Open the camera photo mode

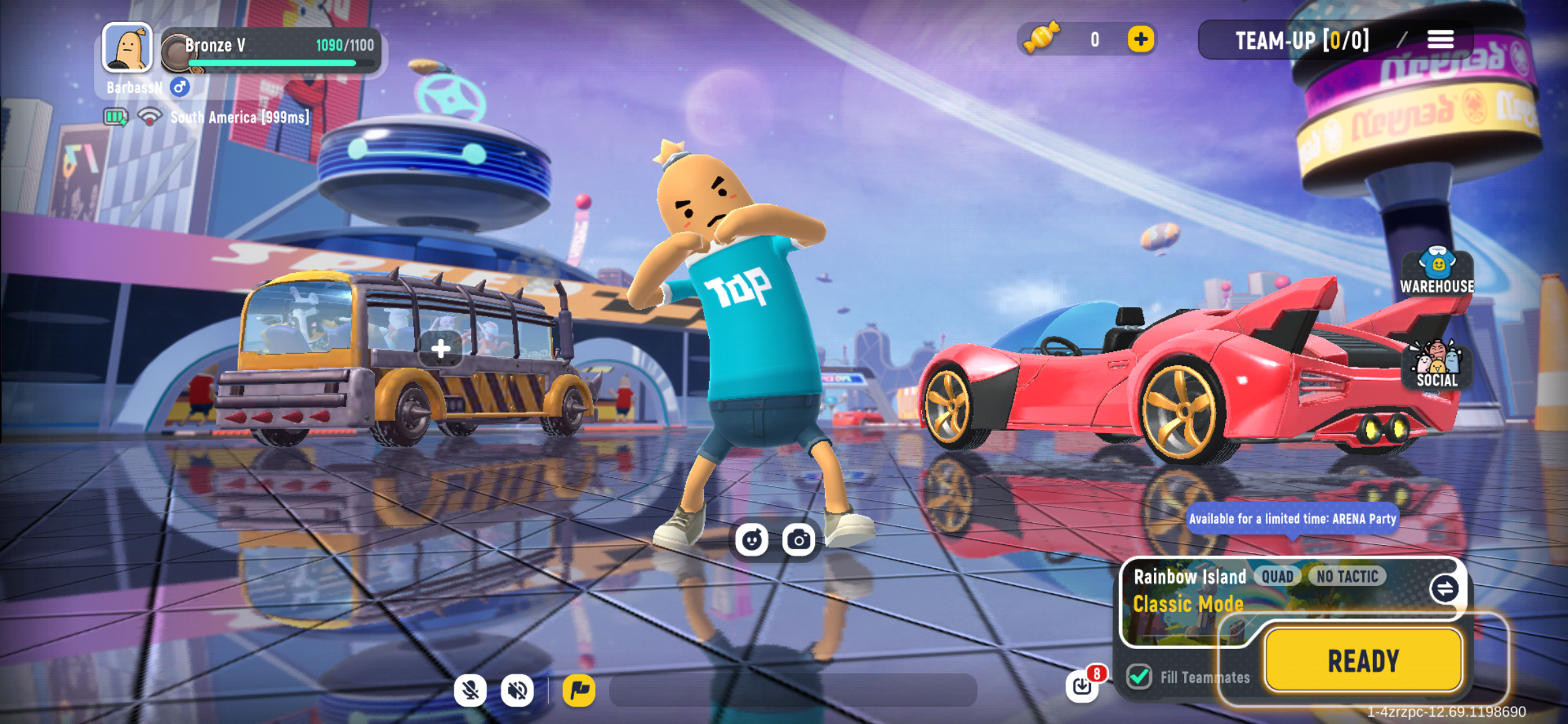(x=798, y=539)
